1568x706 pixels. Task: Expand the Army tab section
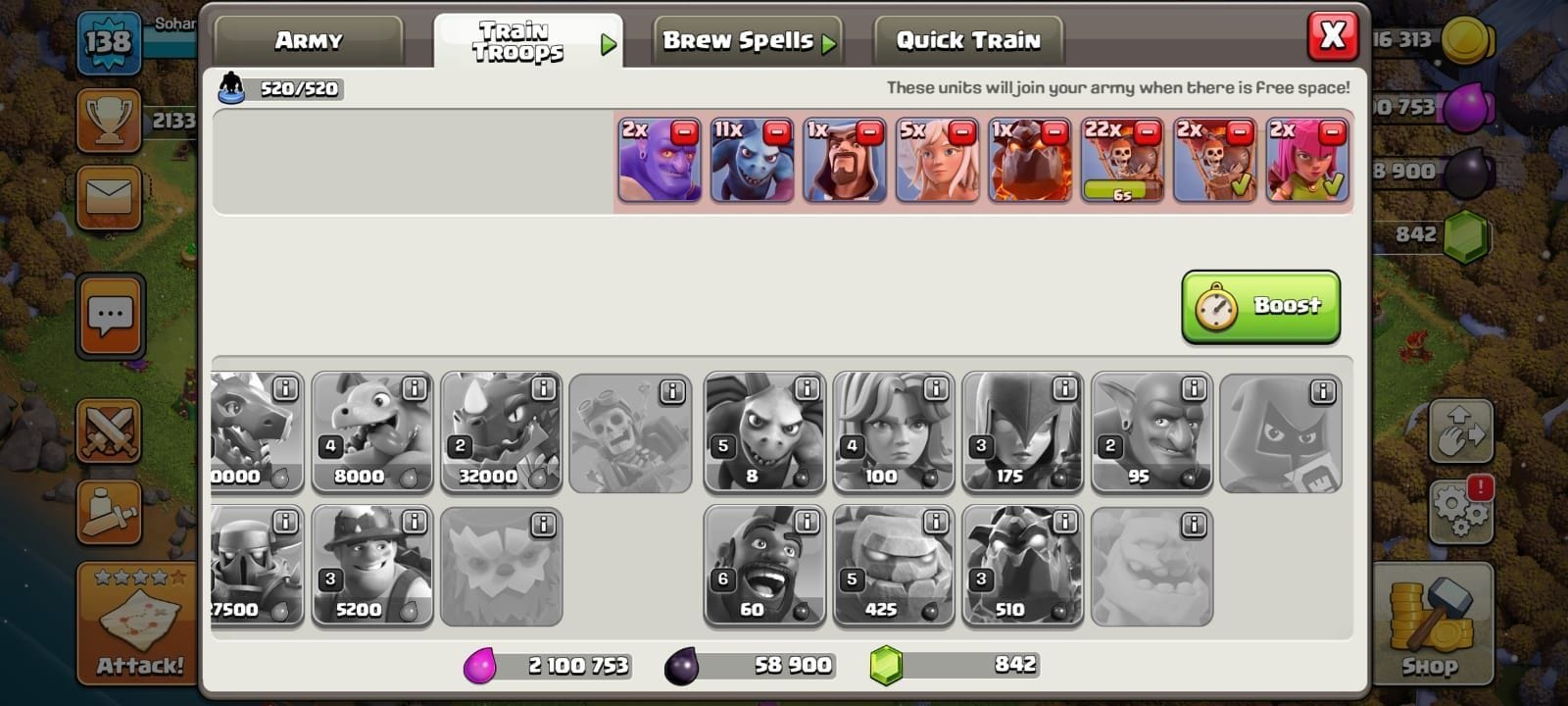[x=309, y=39]
